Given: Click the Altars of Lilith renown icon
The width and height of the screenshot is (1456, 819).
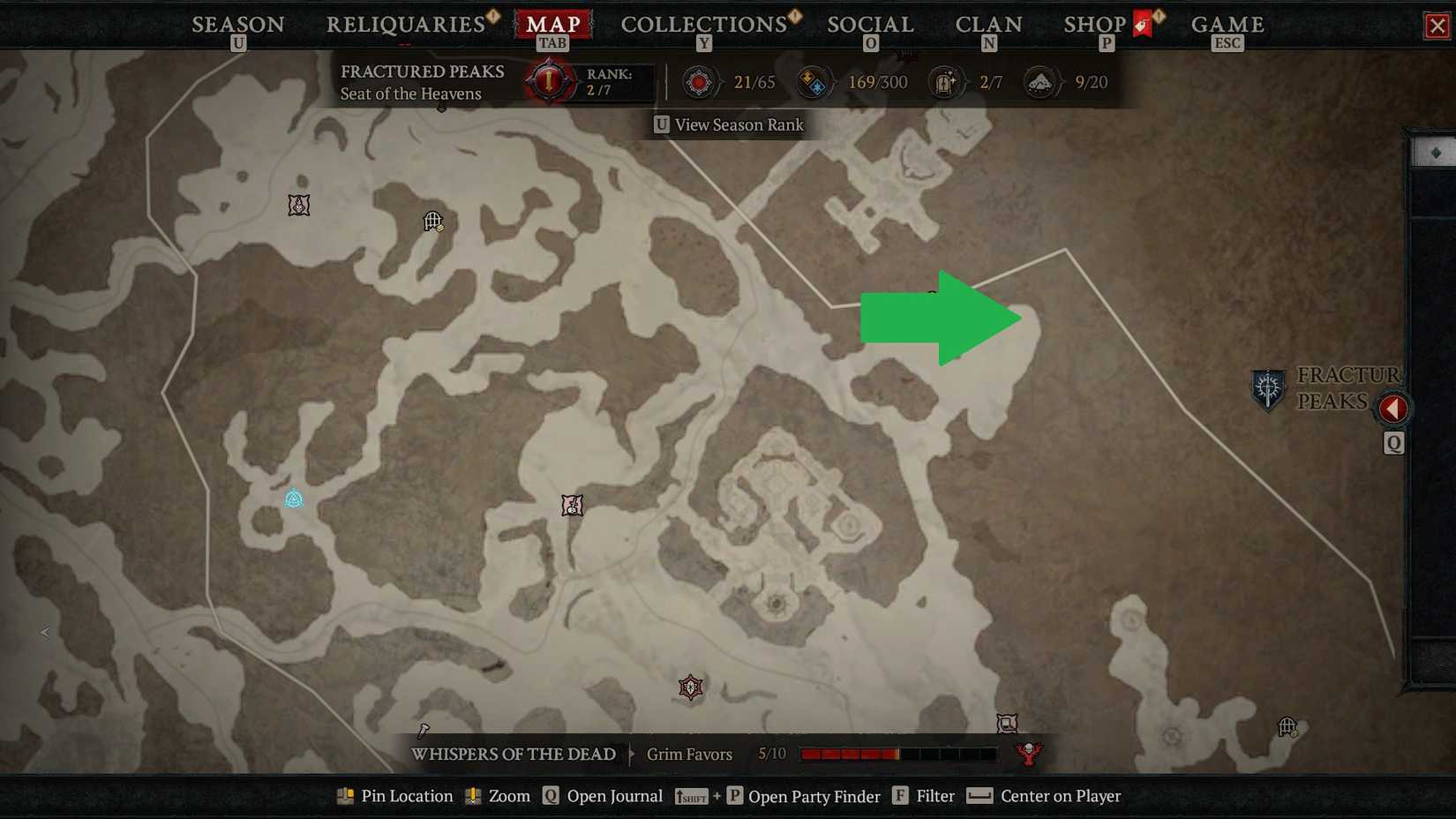Looking at the screenshot, I should (x=698, y=81).
